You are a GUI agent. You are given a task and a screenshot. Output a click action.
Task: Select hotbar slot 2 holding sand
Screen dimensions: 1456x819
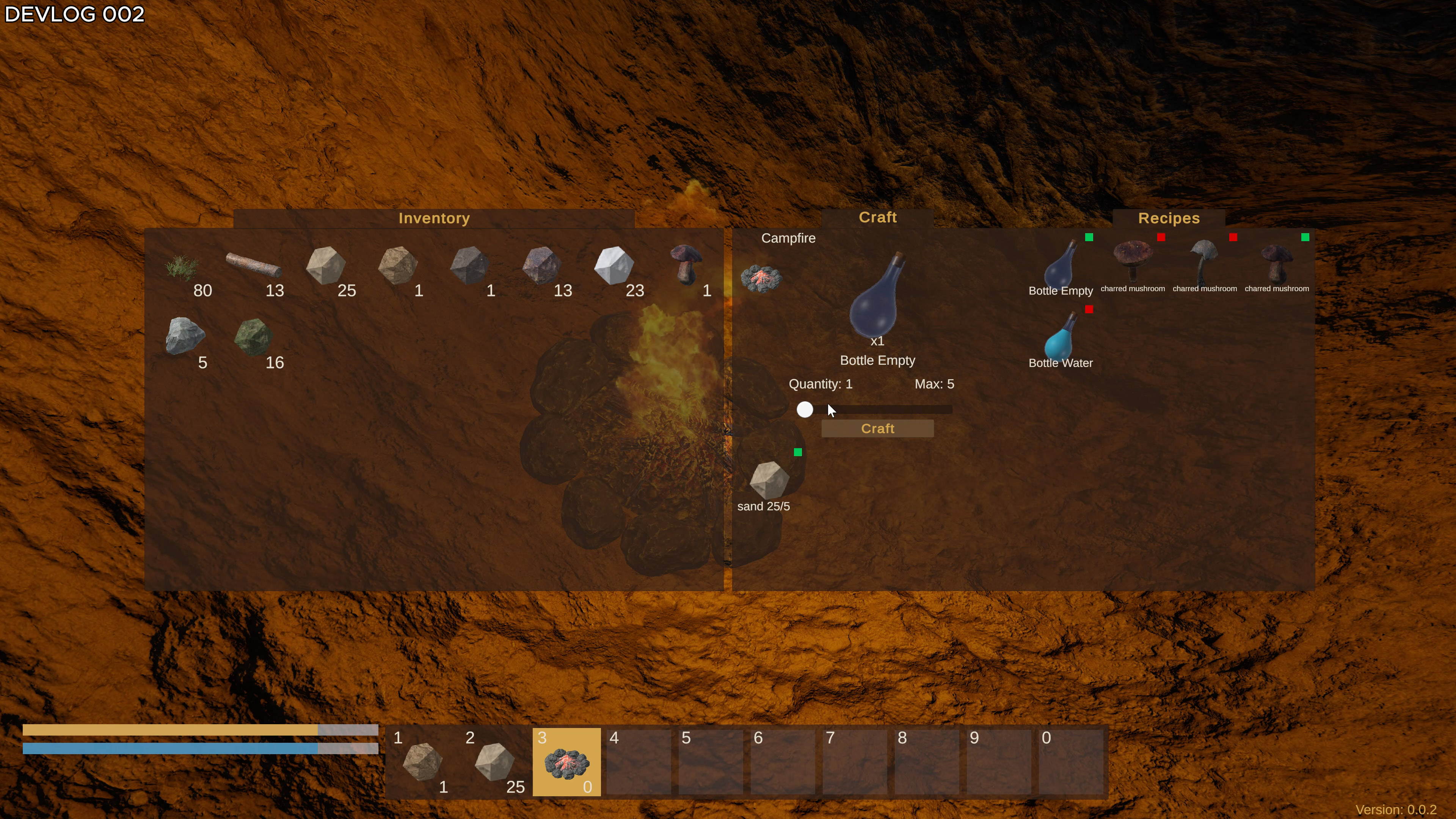pyautogui.click(x=494, y=762)
